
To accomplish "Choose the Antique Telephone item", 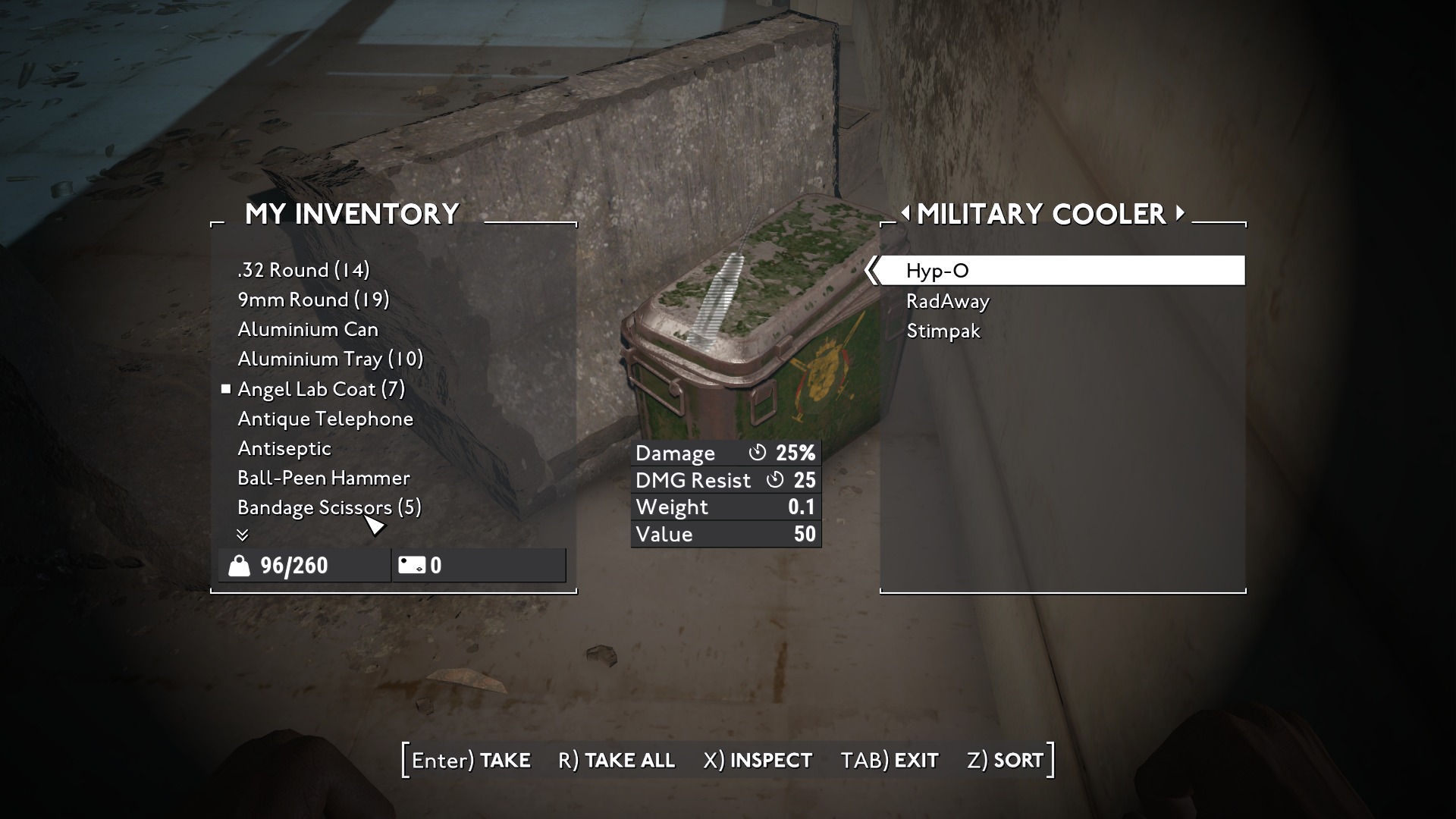I will tap(325, 419).
